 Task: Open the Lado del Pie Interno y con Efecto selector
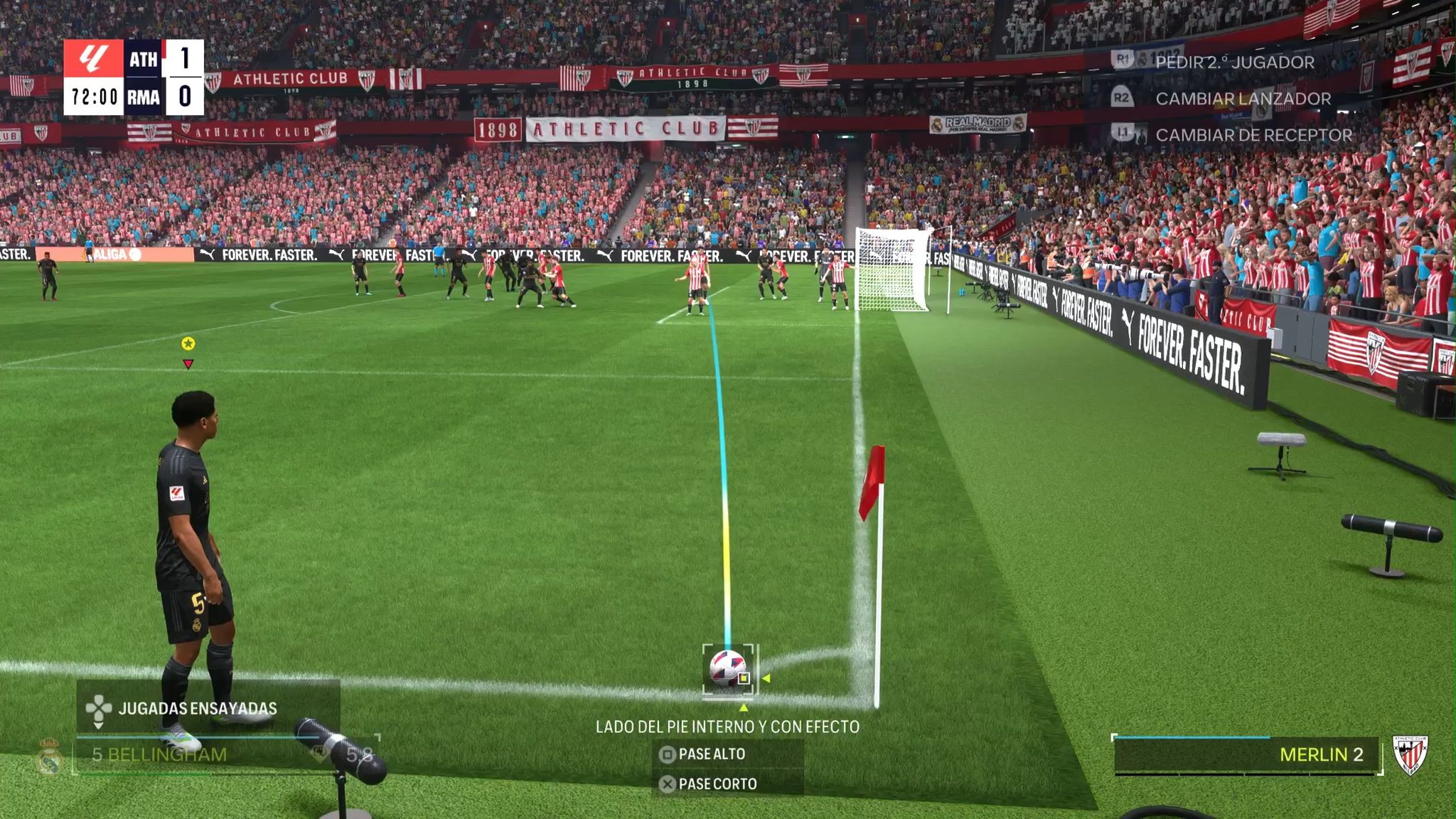coord(729,727)
